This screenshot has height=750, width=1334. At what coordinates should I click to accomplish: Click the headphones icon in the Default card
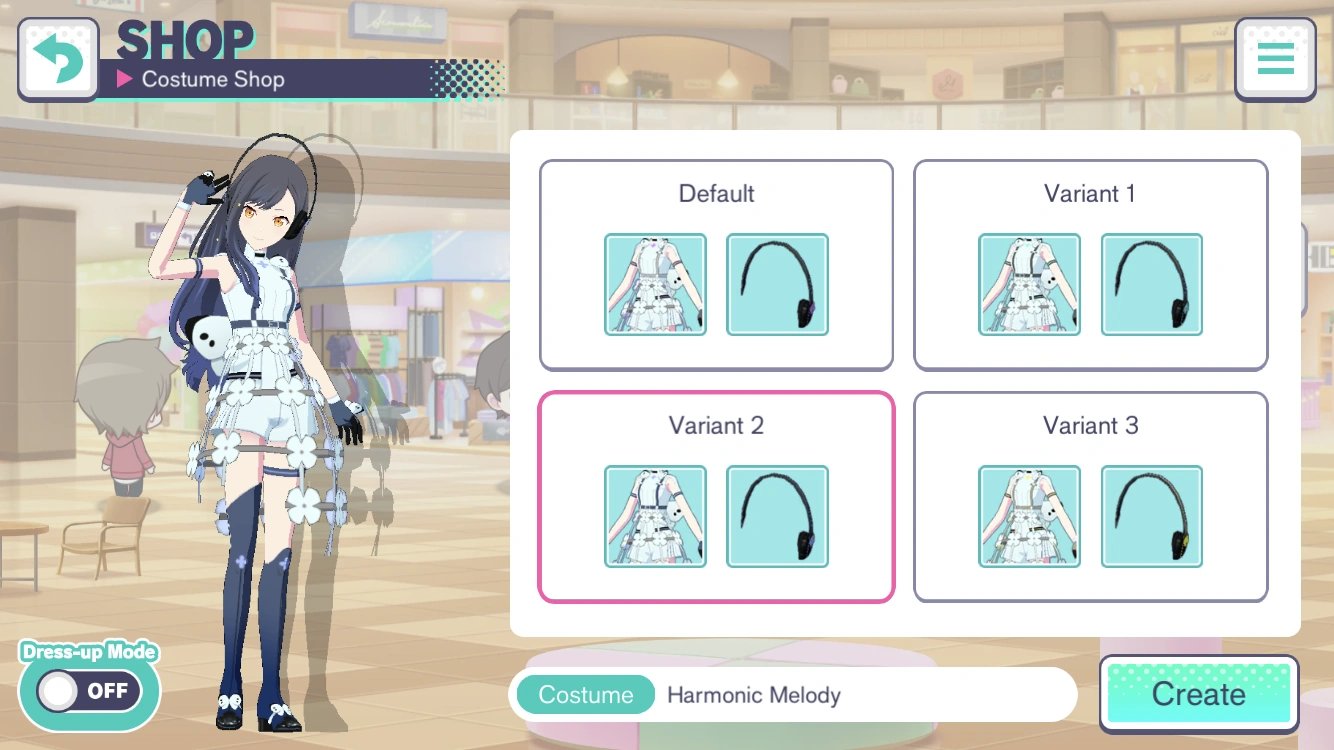pyautogui.click(x=777, y=284)
